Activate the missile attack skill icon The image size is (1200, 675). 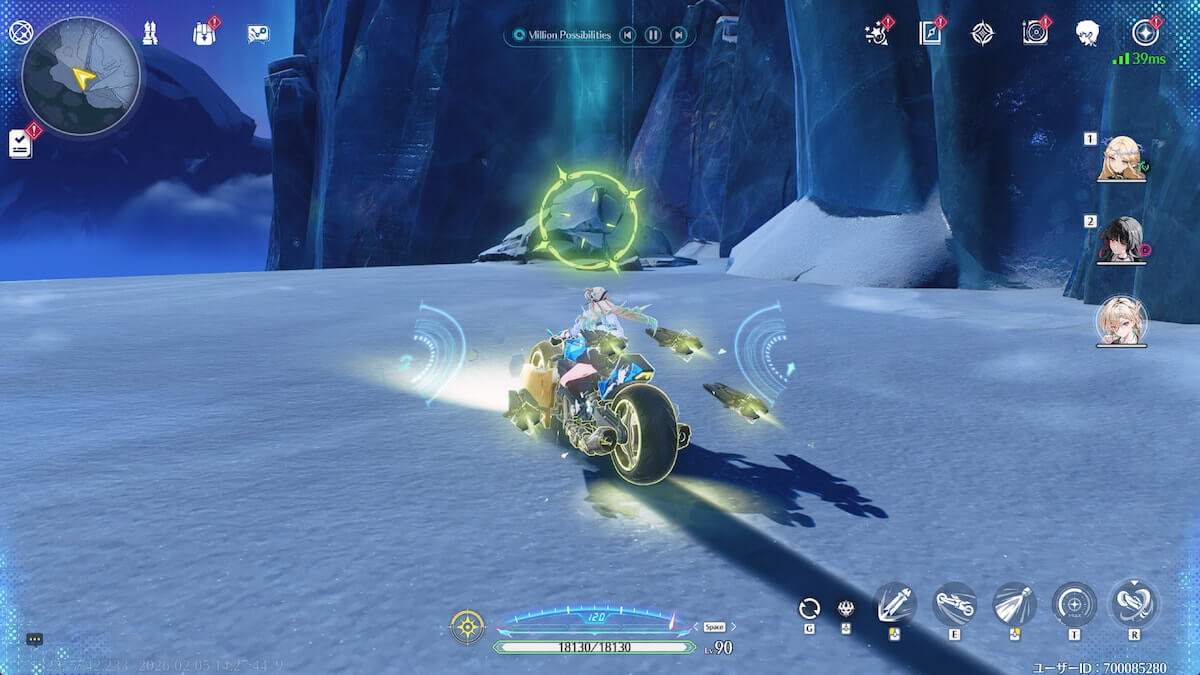click(1014, 603)
